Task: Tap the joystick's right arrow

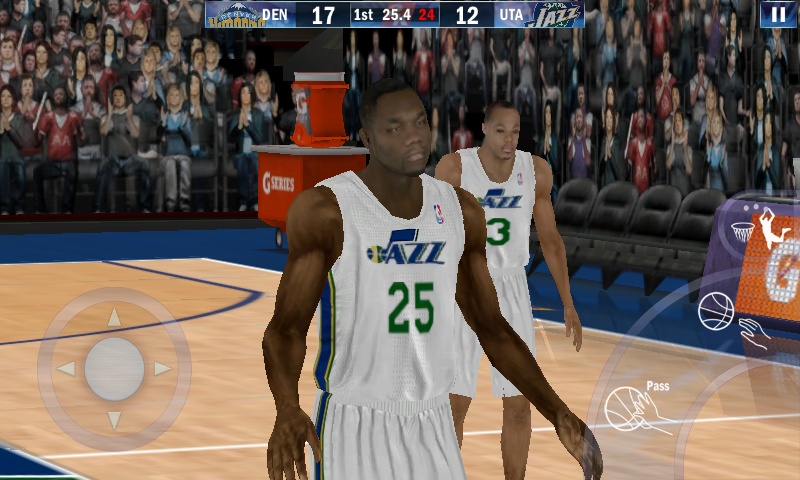Action: 162,368
